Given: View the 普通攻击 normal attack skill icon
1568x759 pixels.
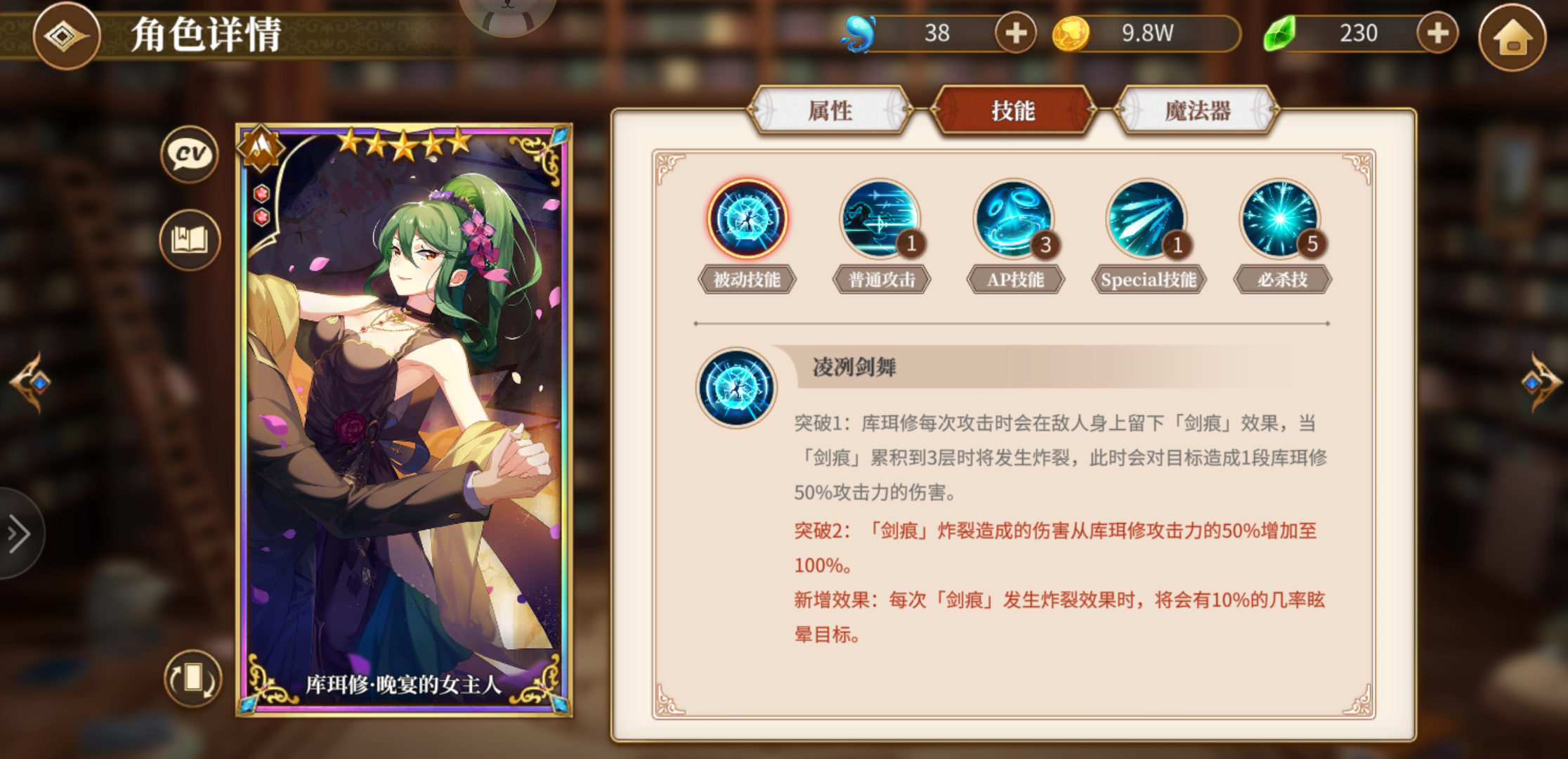Looking at the screenshot, I should coord(880,221).
